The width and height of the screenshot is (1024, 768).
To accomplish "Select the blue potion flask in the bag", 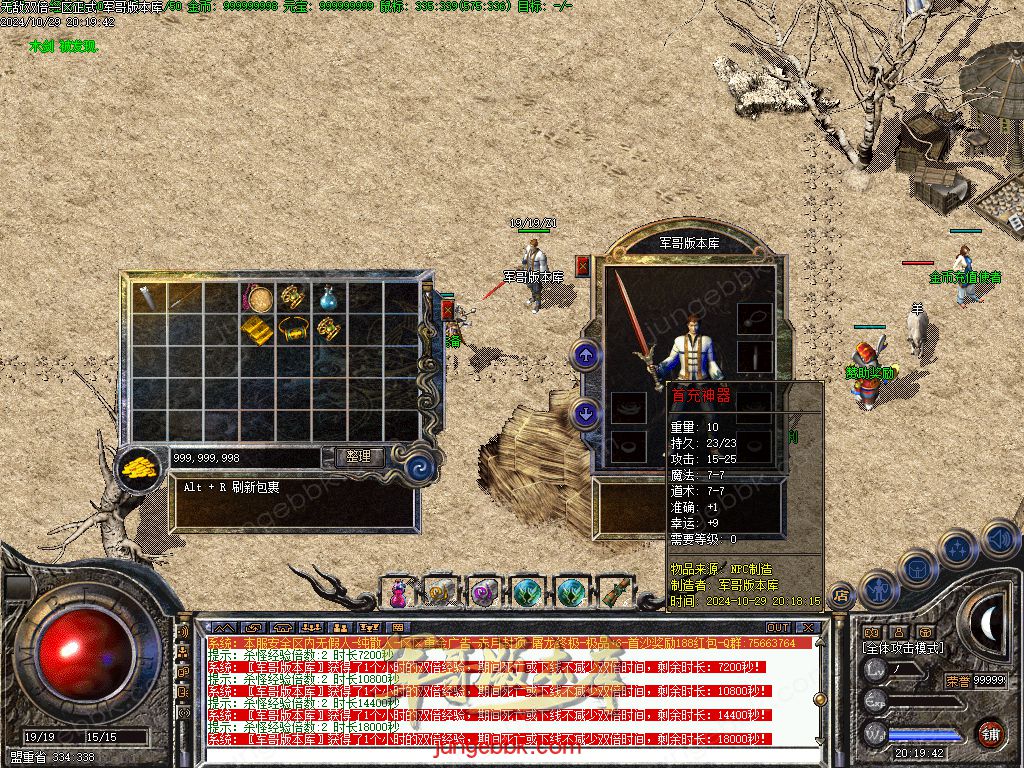I will click(x=328, y=297).
